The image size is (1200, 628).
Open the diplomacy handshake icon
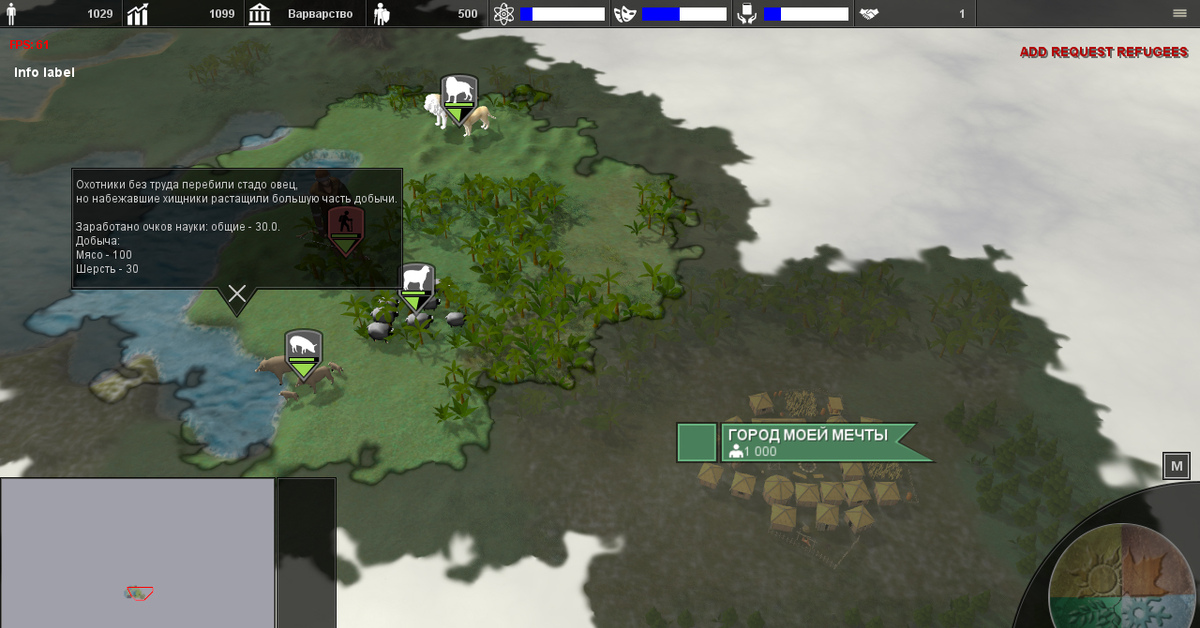click(x=869, y=14)
